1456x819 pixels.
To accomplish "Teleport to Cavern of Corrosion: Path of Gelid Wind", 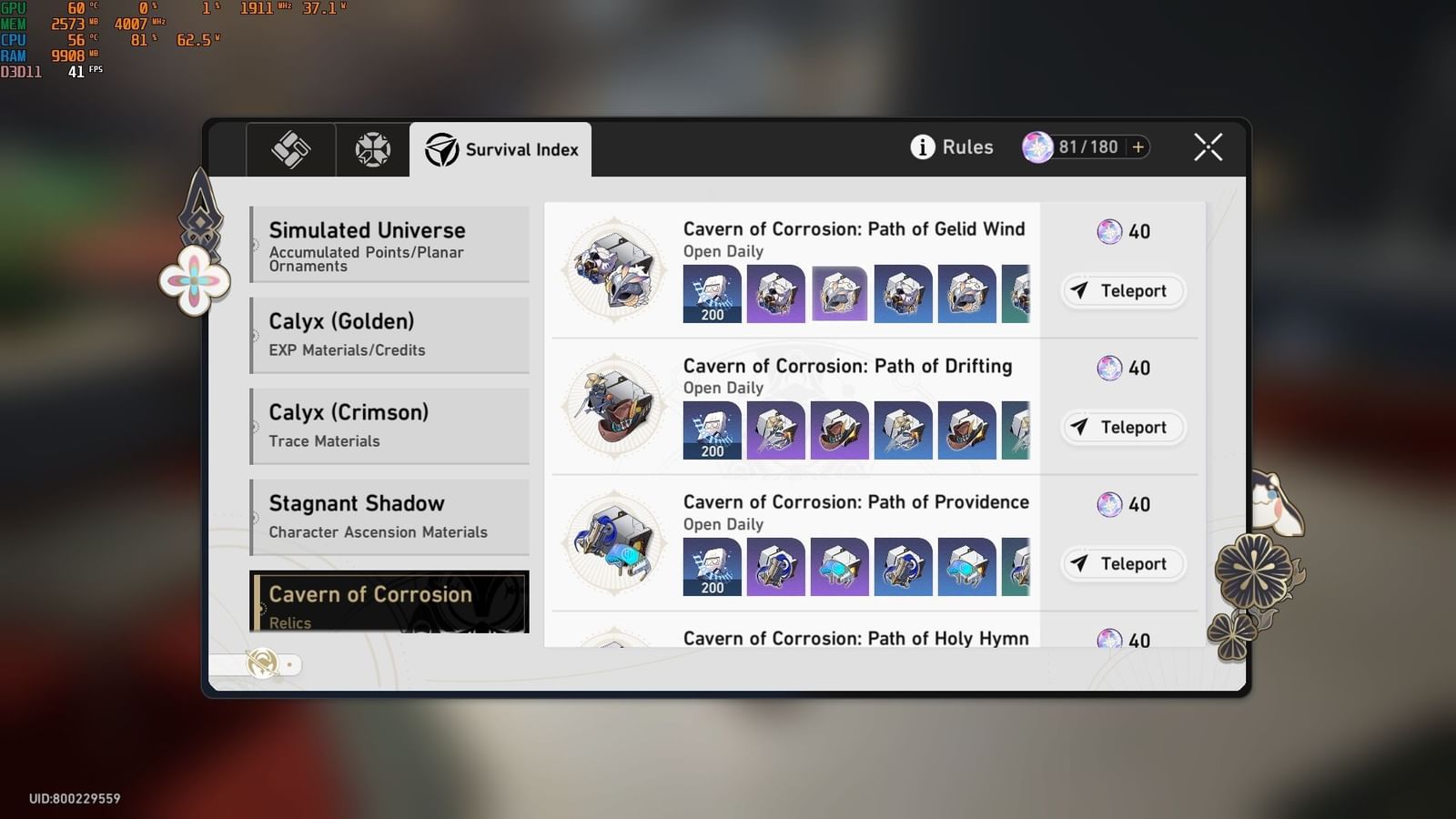I will (x=1123, y=290).
